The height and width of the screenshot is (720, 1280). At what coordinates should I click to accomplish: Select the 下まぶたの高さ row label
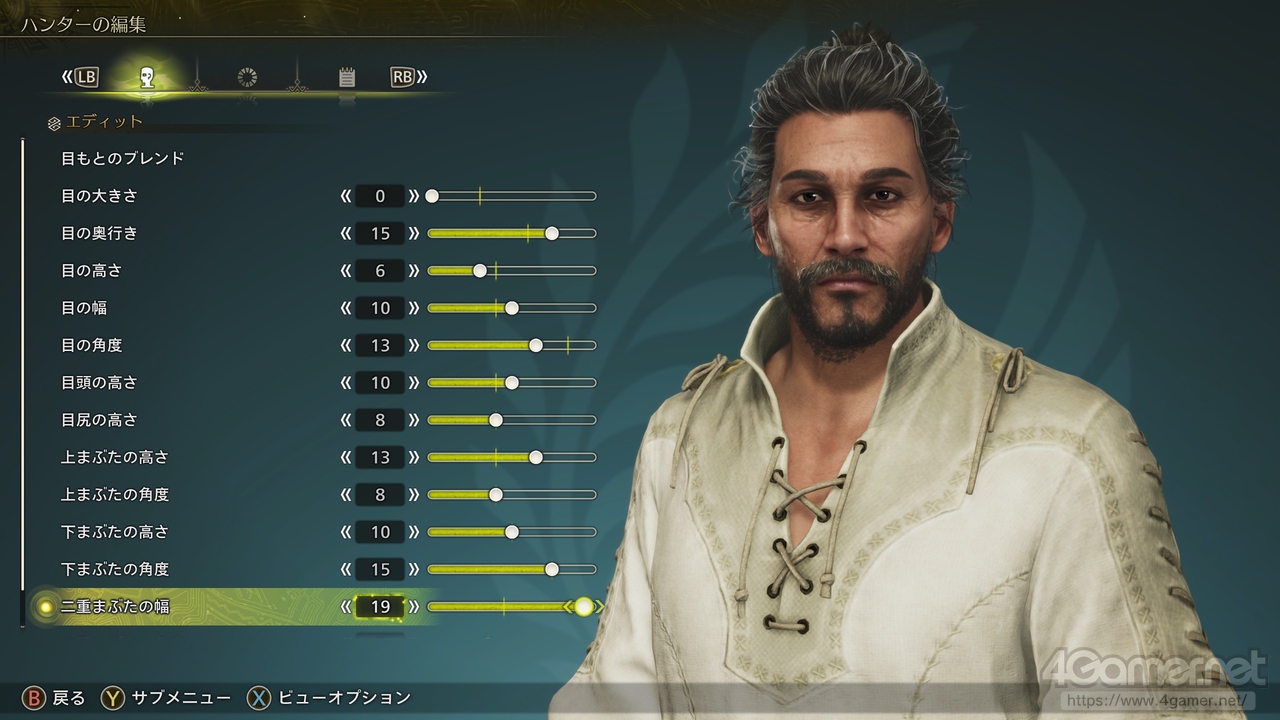point(115,532)
